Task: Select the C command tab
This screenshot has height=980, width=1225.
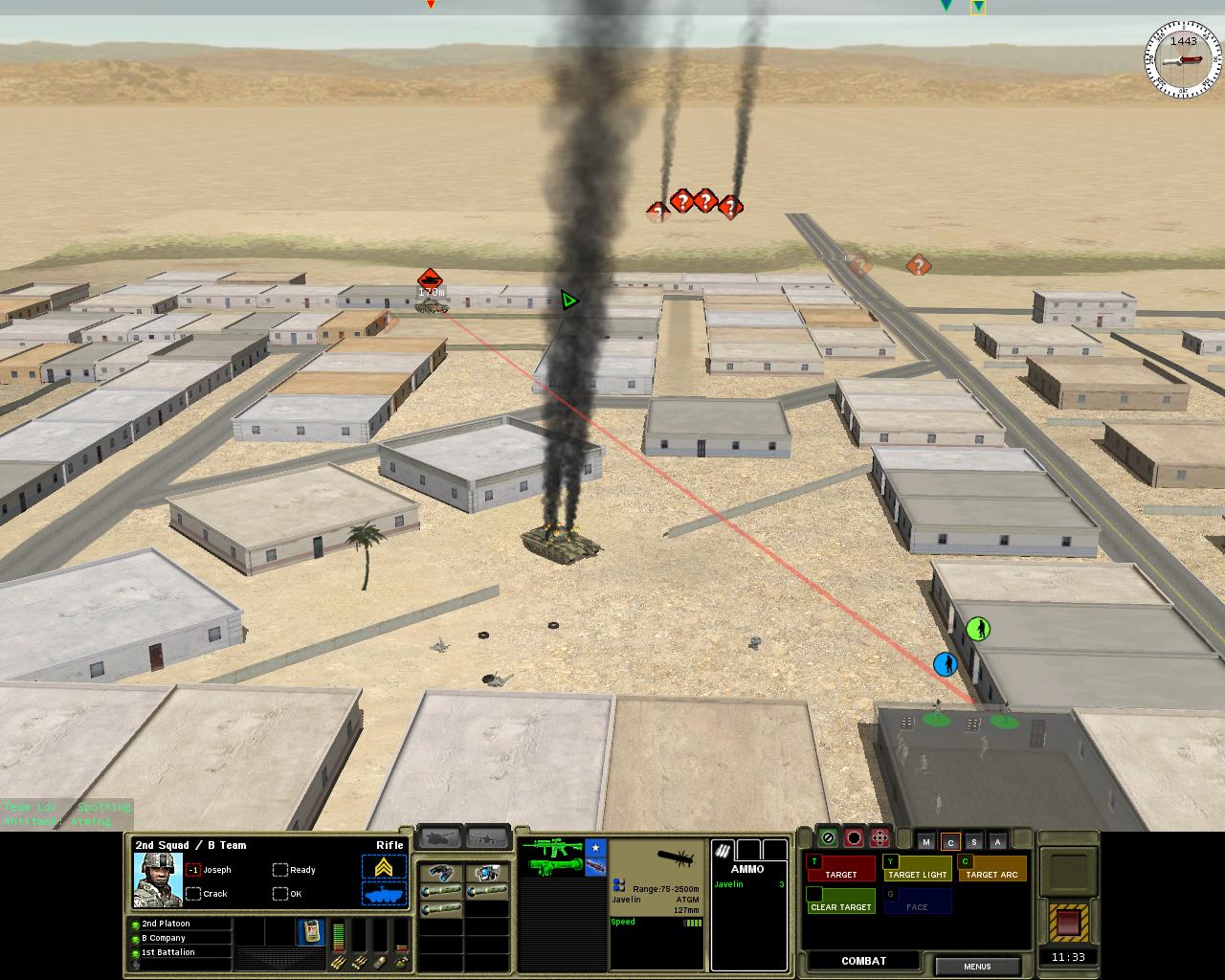Action: pos(950,842)
